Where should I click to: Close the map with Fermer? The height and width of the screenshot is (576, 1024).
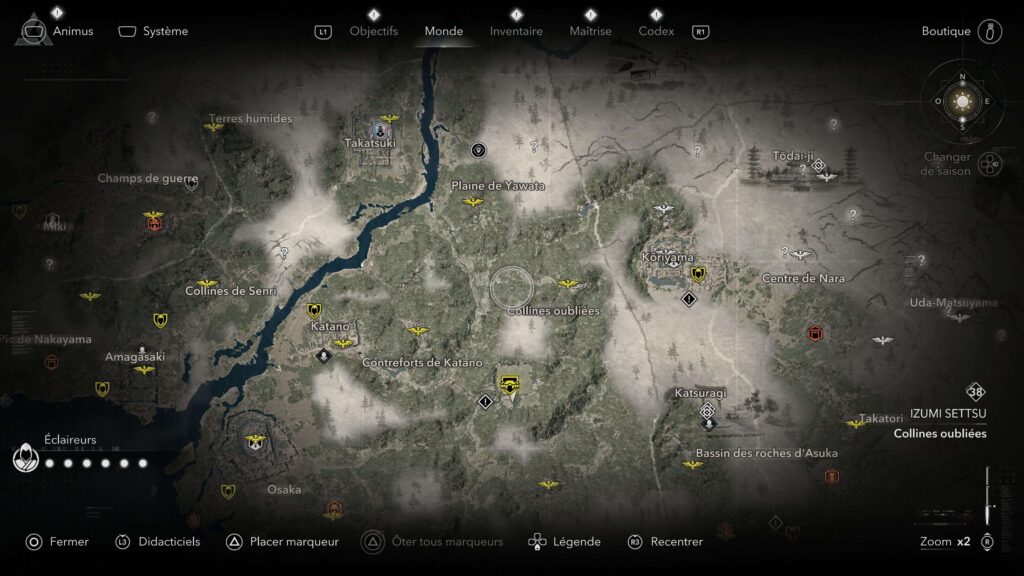pos(69,542)
